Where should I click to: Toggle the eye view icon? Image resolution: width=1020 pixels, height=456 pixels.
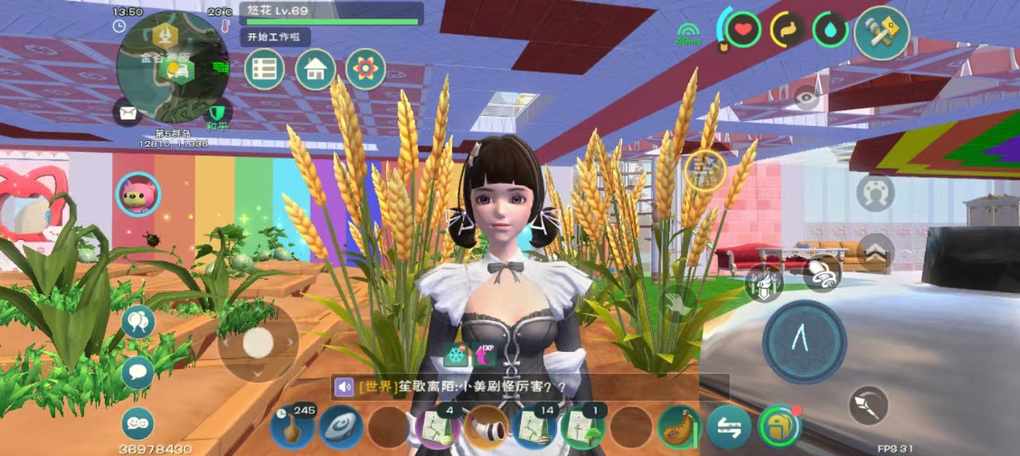(x=806, y=98)
